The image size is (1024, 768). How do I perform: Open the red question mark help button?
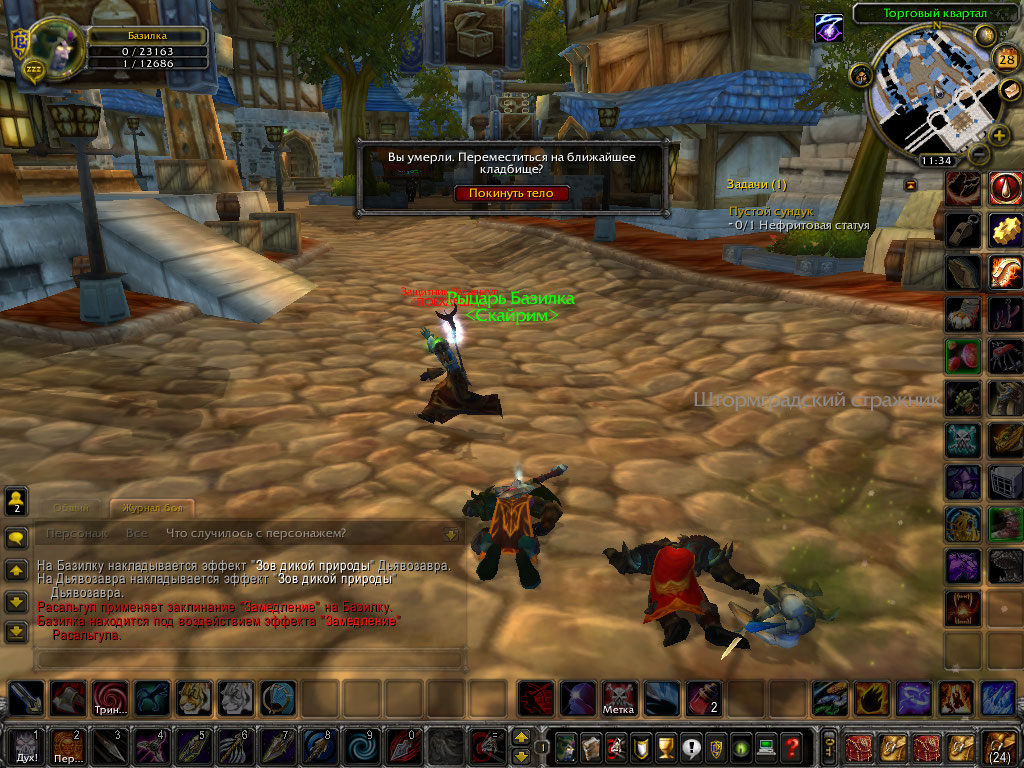(791, 746)
